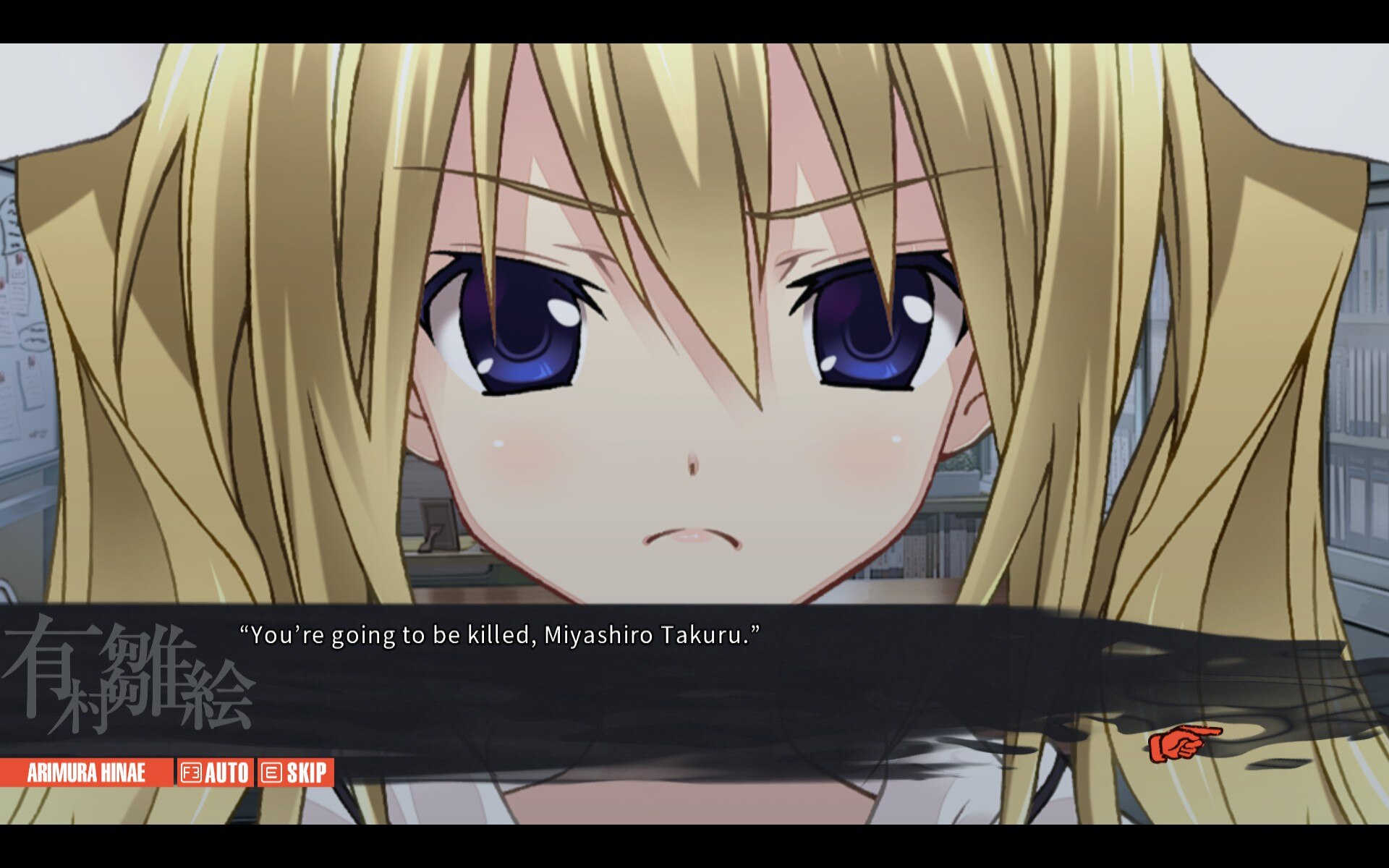This screenshot has width=1389, height=868.
Task: Click the orange nameplate color strip
Action: (x=85, y=772)
